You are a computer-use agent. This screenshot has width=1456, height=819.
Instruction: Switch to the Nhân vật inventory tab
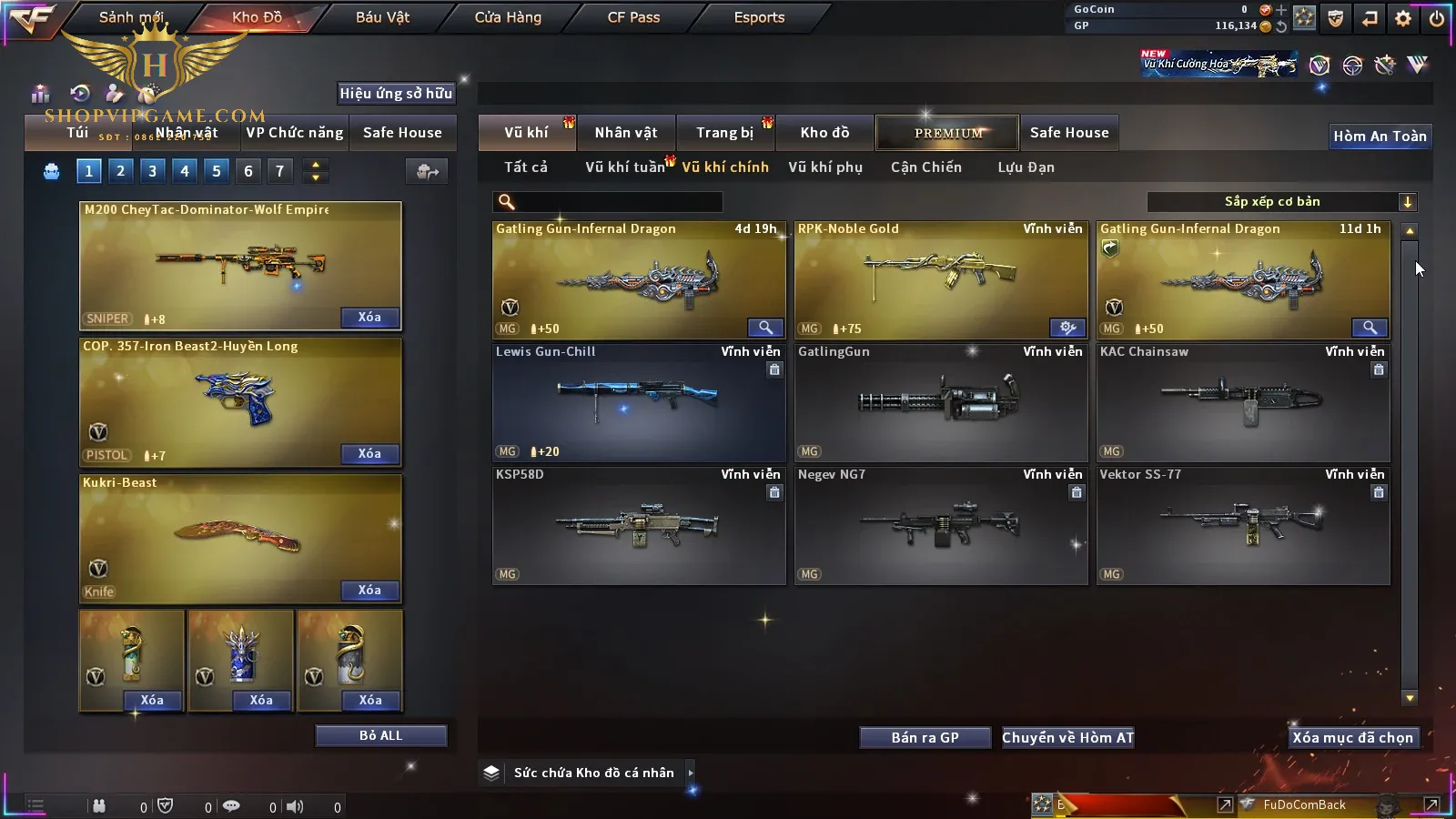(626, 133)
